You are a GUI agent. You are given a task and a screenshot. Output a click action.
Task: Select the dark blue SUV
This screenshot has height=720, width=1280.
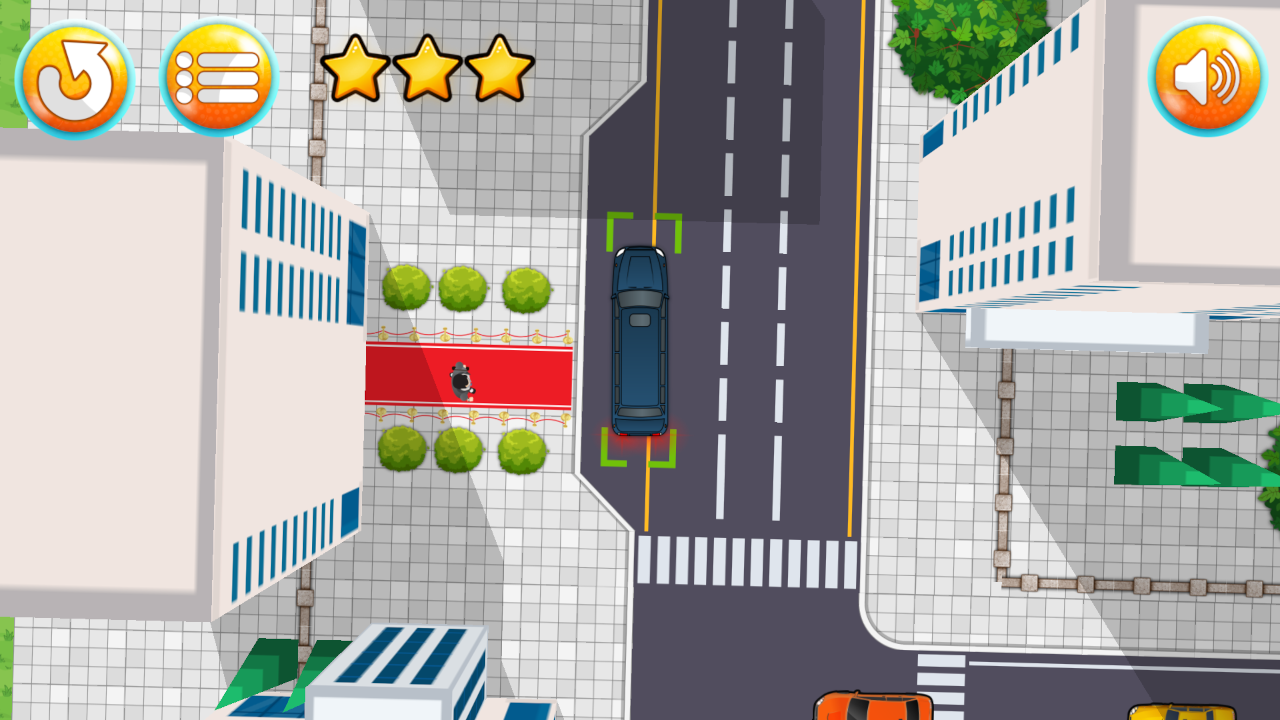pyautogui.click(x=641, y=340)
